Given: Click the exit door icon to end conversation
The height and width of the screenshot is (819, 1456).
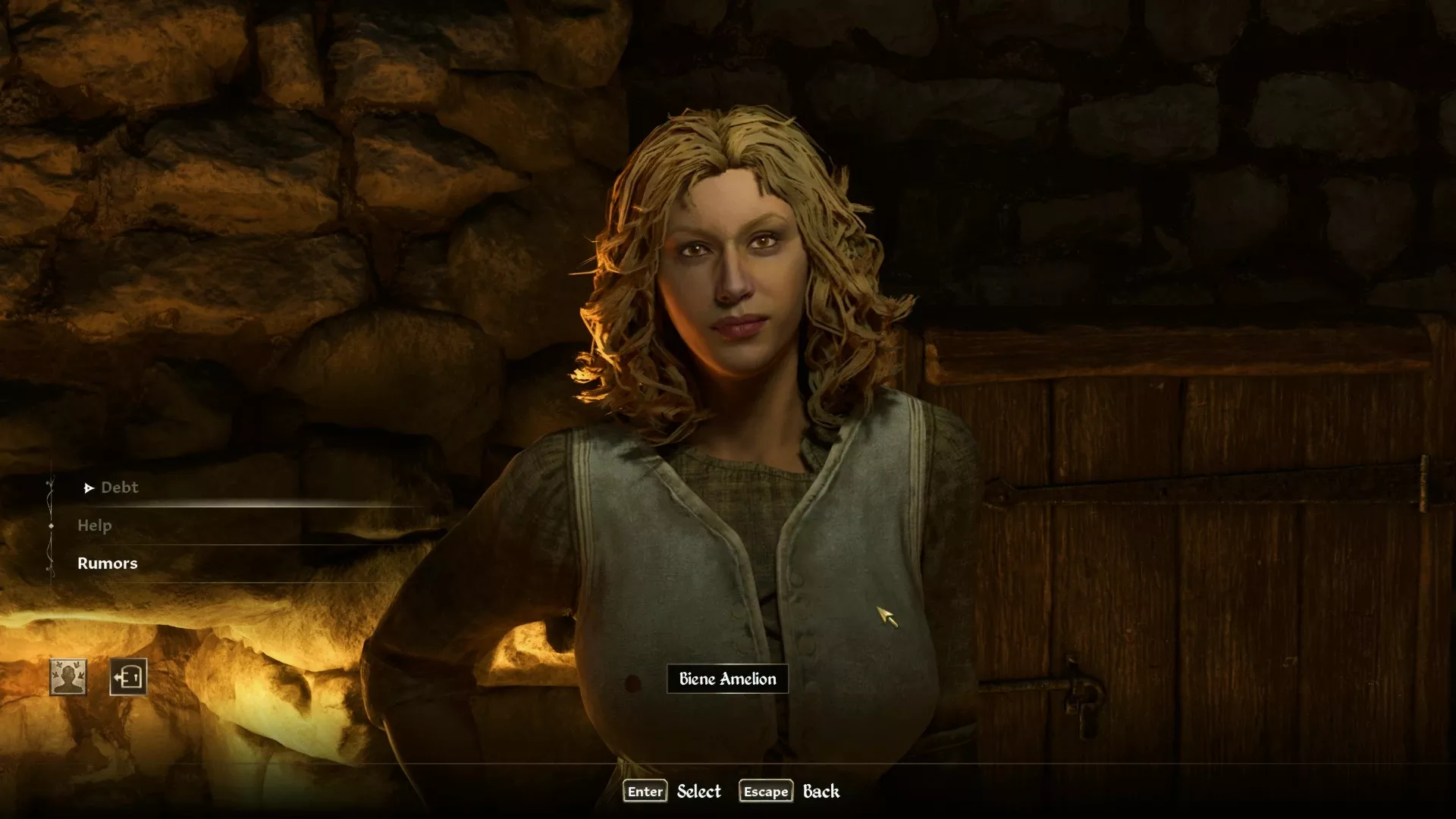Looking at the screenshot, I should [x=127, y=677].
